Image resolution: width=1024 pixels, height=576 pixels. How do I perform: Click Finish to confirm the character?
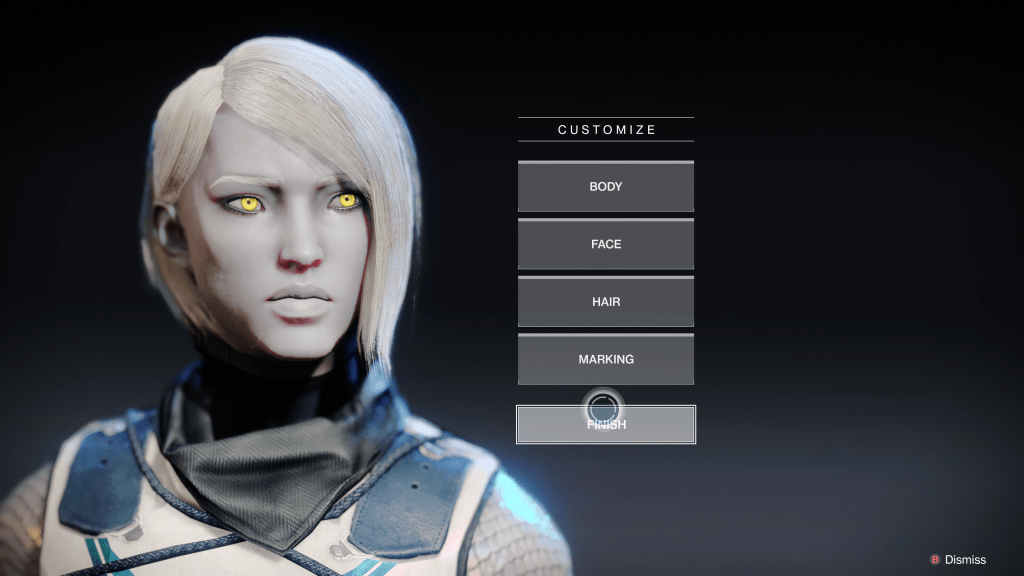click(x=605, y=425)
